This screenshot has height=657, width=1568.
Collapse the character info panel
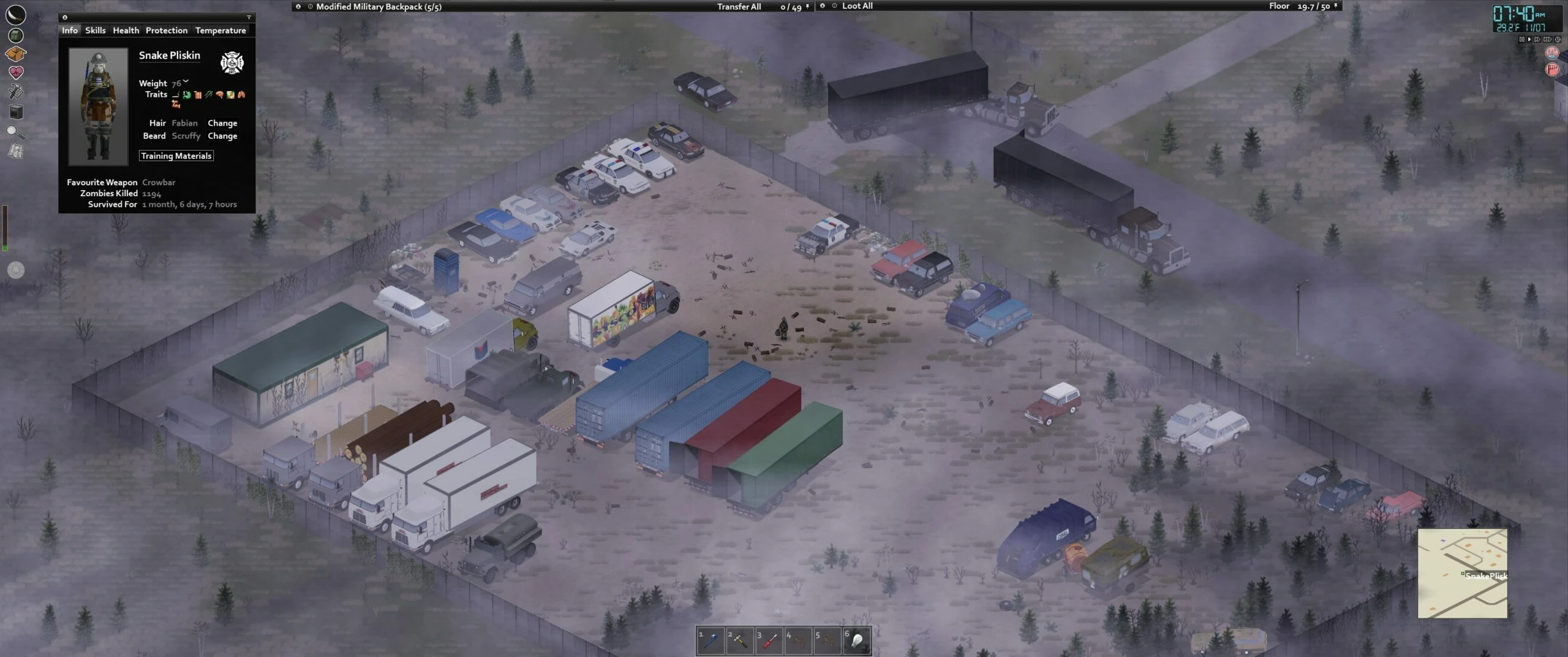(65, 17)
